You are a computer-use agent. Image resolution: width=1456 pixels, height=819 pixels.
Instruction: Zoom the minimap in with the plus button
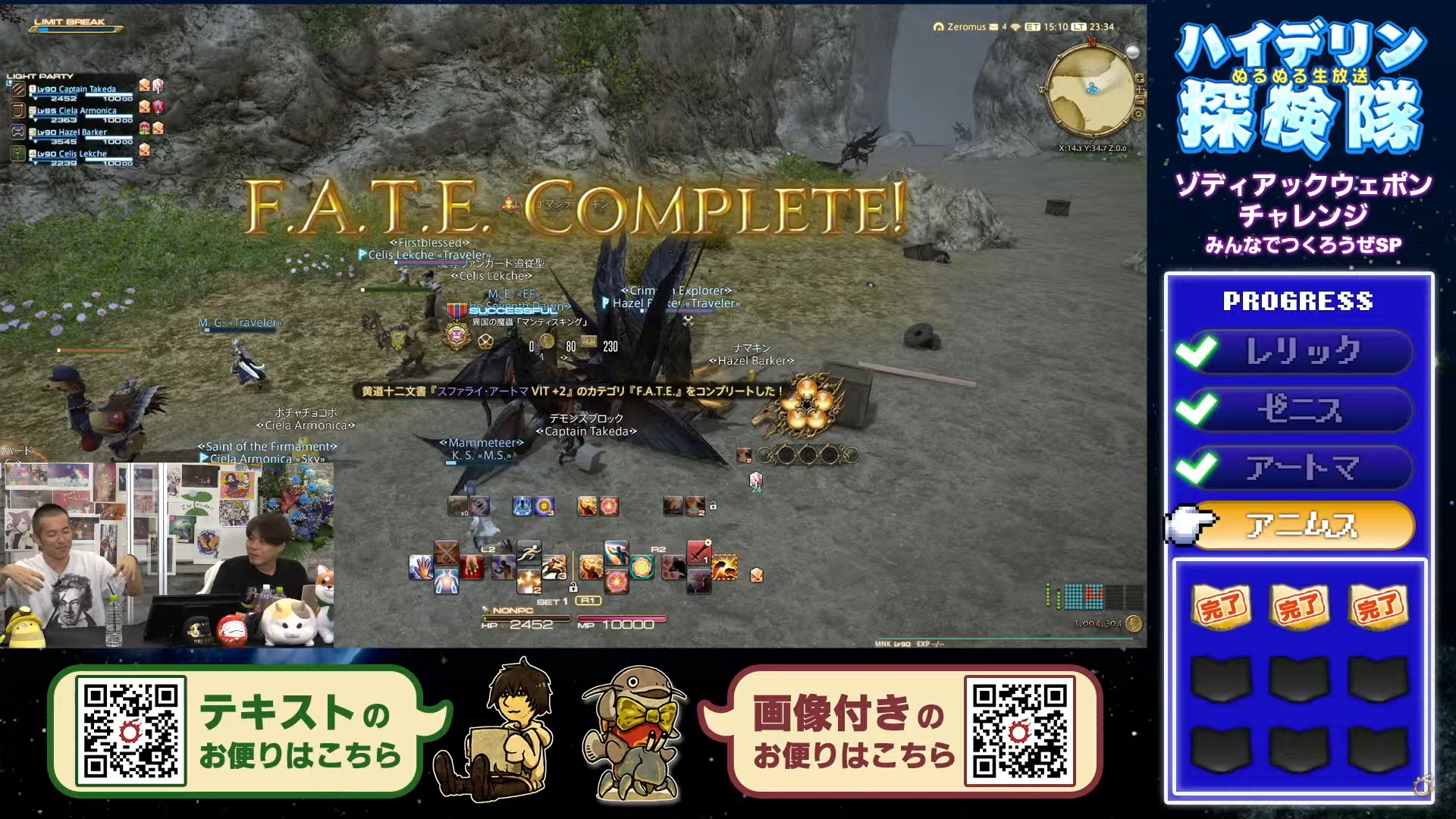pos(1140,79)
